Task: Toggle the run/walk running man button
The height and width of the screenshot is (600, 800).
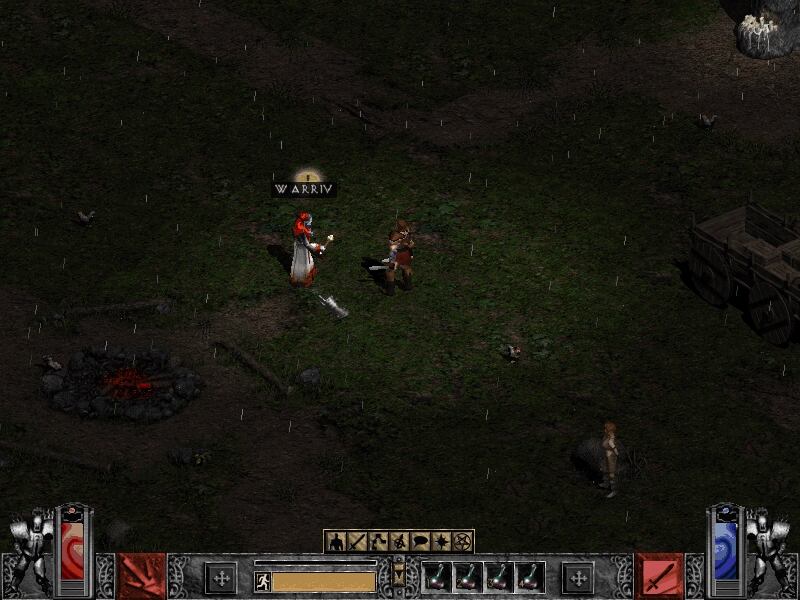Action: (x=263, y=581)
